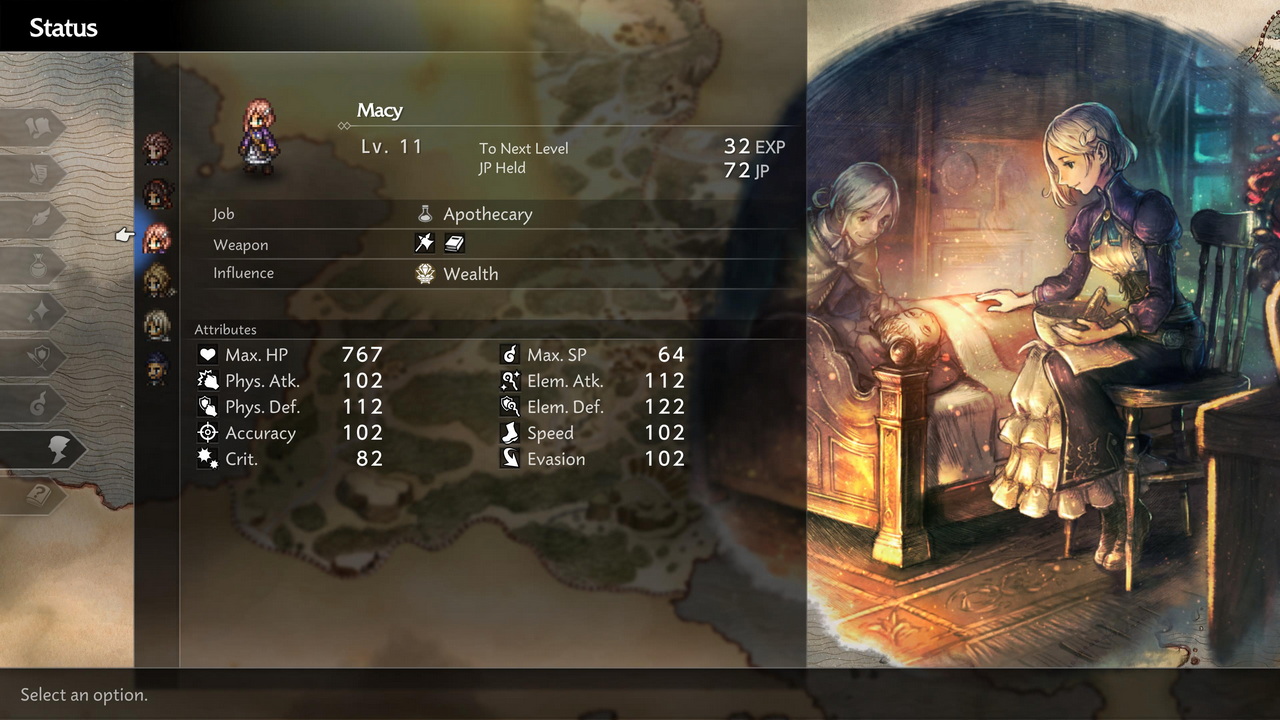Choose Macy's pink-haired portrait
1280x720 pixels.
(157, 238)
